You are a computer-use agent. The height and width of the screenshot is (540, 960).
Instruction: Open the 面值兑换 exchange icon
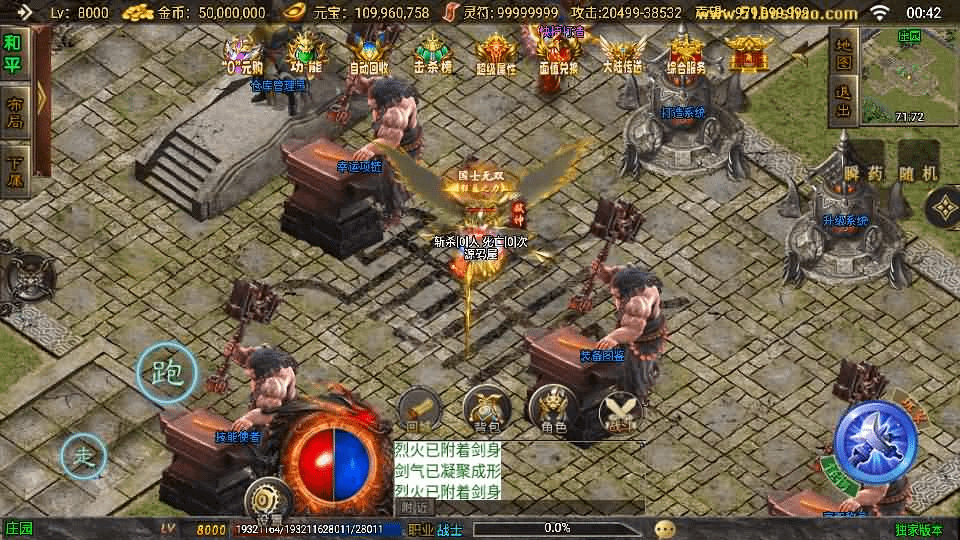[558, 53]
